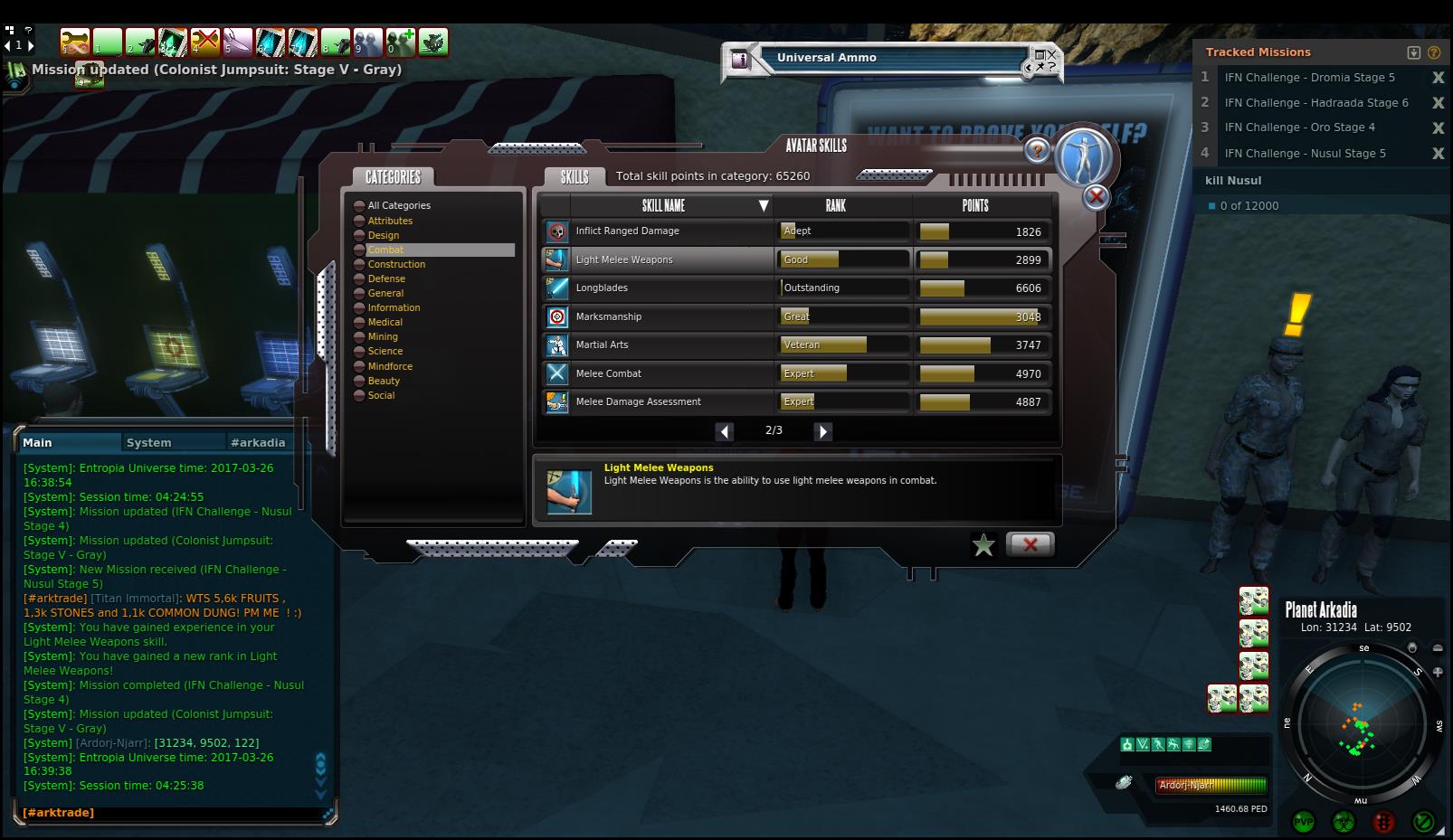
Task: Click the star favorite button
Action: 983,544
